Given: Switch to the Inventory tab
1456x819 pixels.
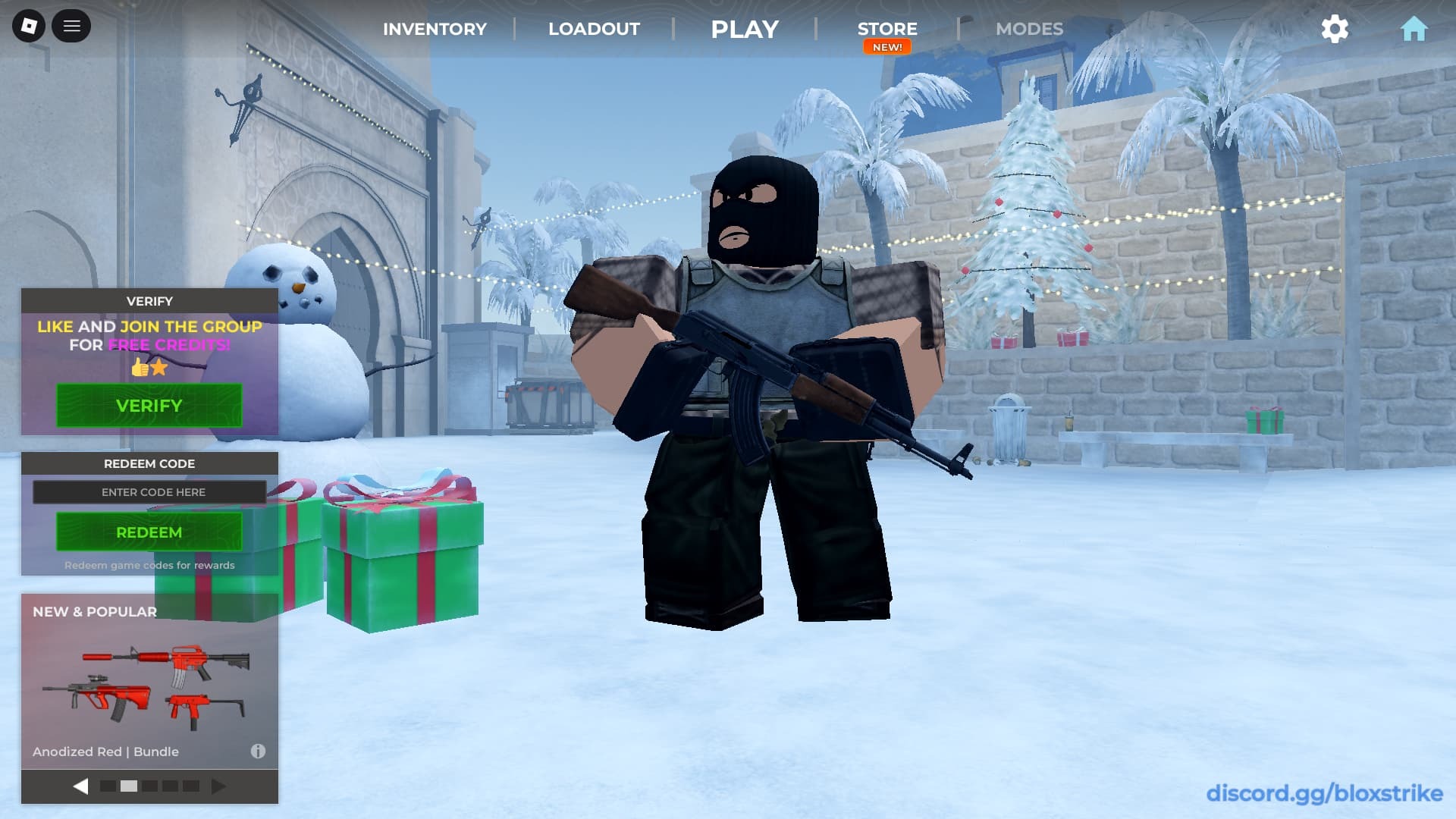Looking at the screenshot, I should coord(435,29).
